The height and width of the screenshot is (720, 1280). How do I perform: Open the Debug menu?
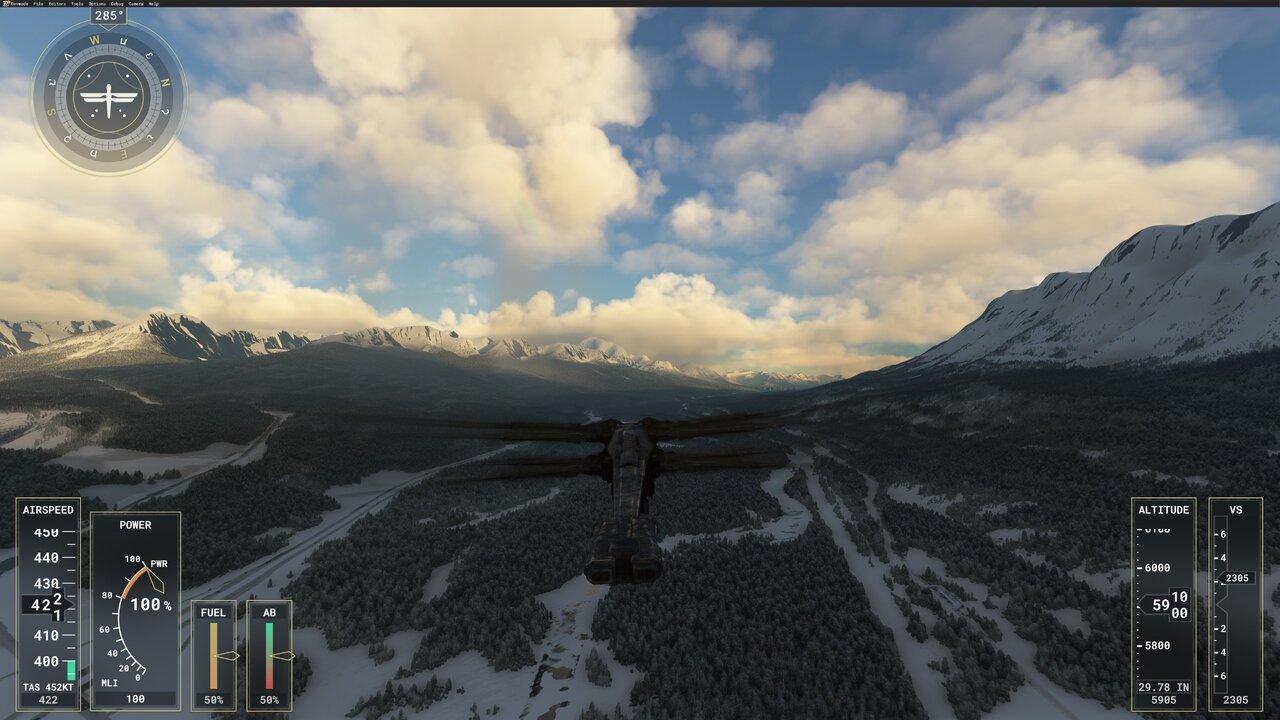[117, 4]
